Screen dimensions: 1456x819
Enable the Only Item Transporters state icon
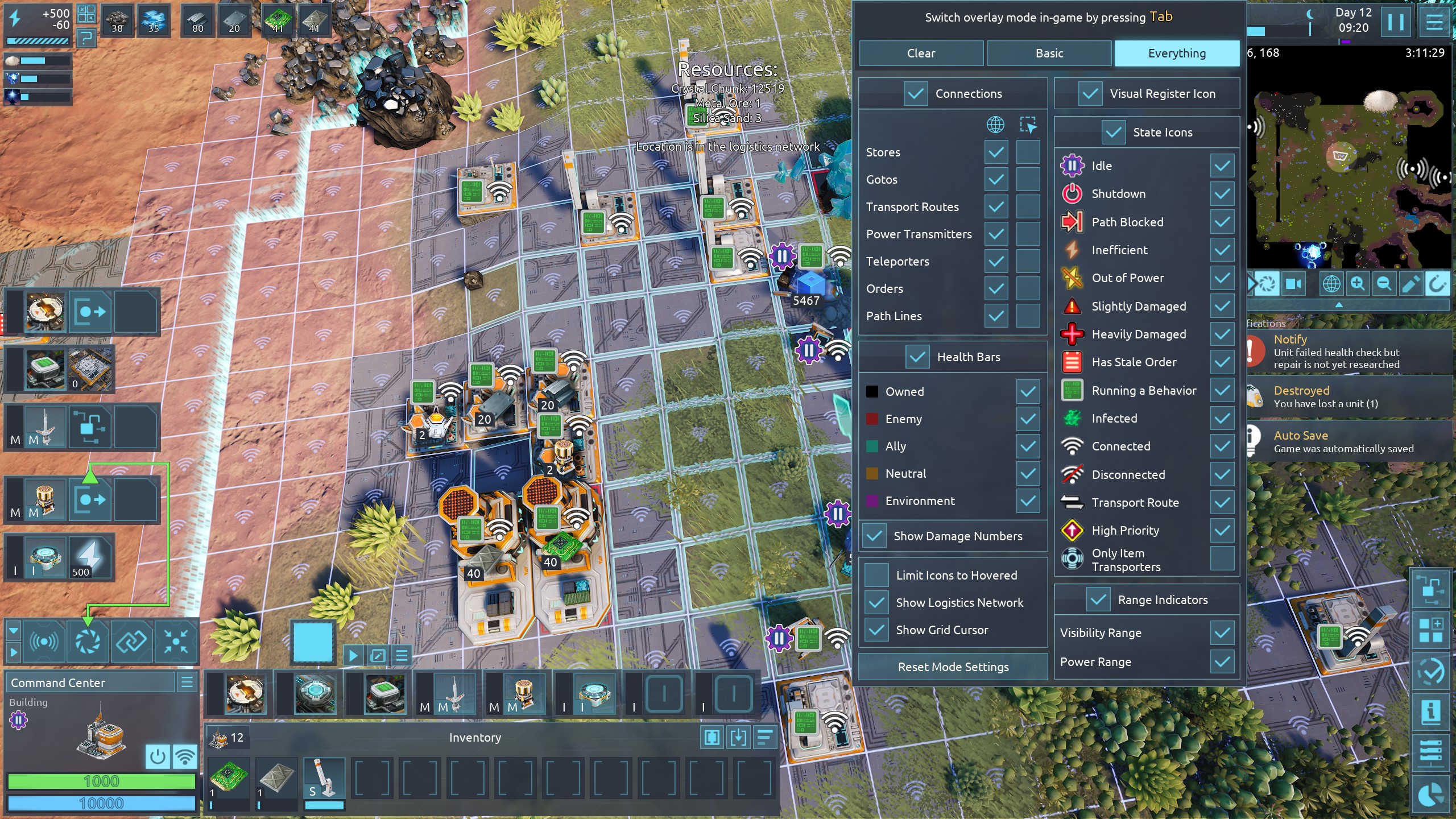(1222, 559)
